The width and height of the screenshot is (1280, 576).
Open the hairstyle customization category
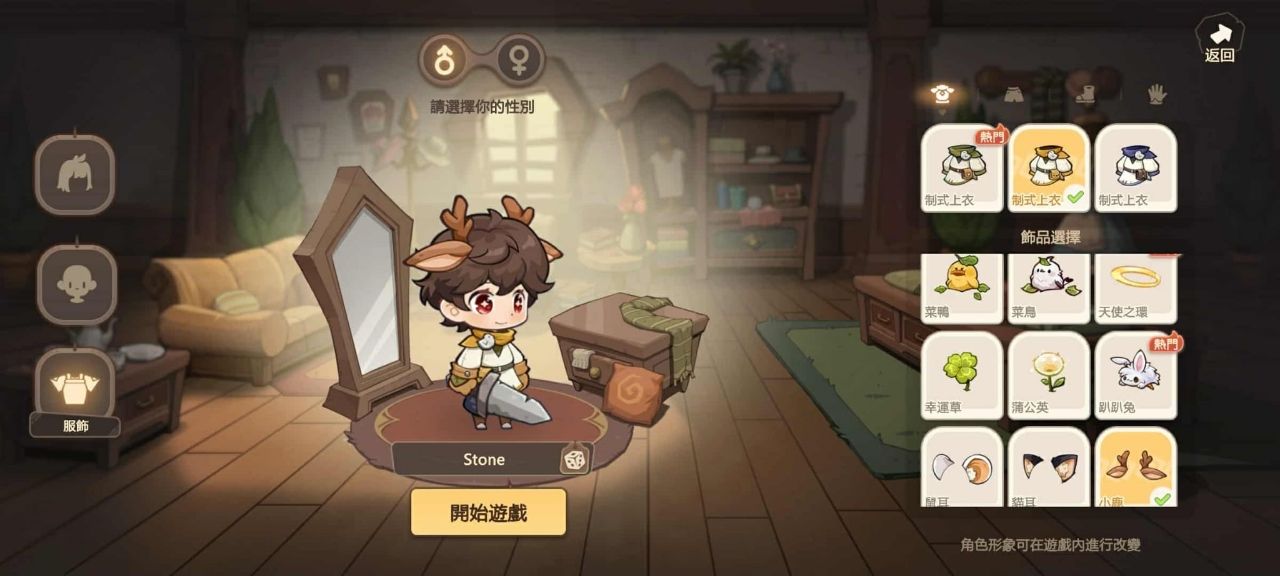(75, 175)
